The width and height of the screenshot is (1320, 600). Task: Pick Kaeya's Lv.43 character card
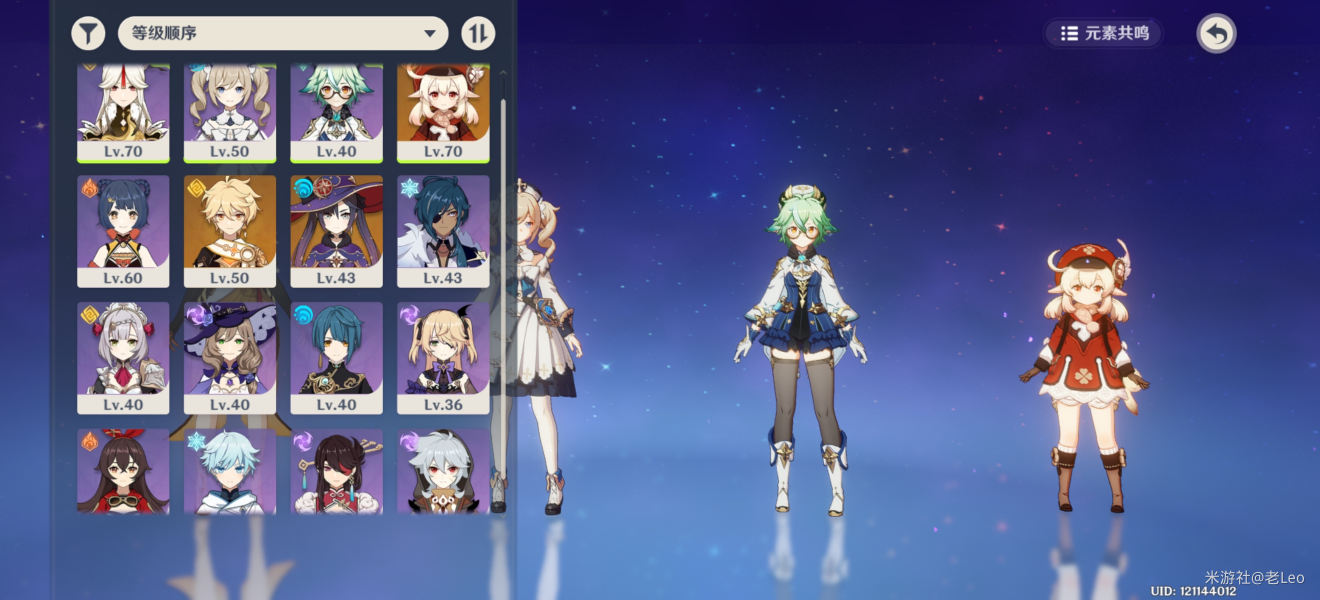tap(443, 231)
